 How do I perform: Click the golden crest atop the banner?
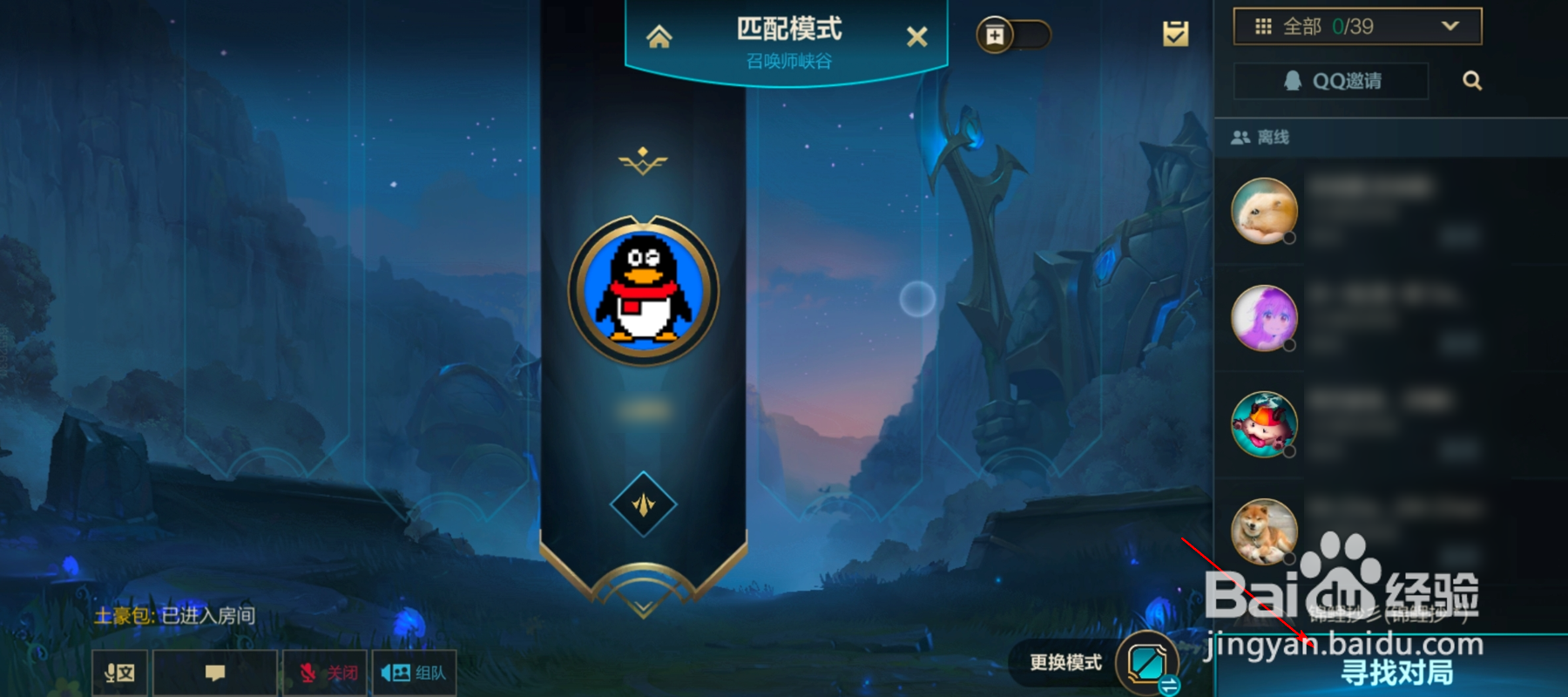point(642,161)
